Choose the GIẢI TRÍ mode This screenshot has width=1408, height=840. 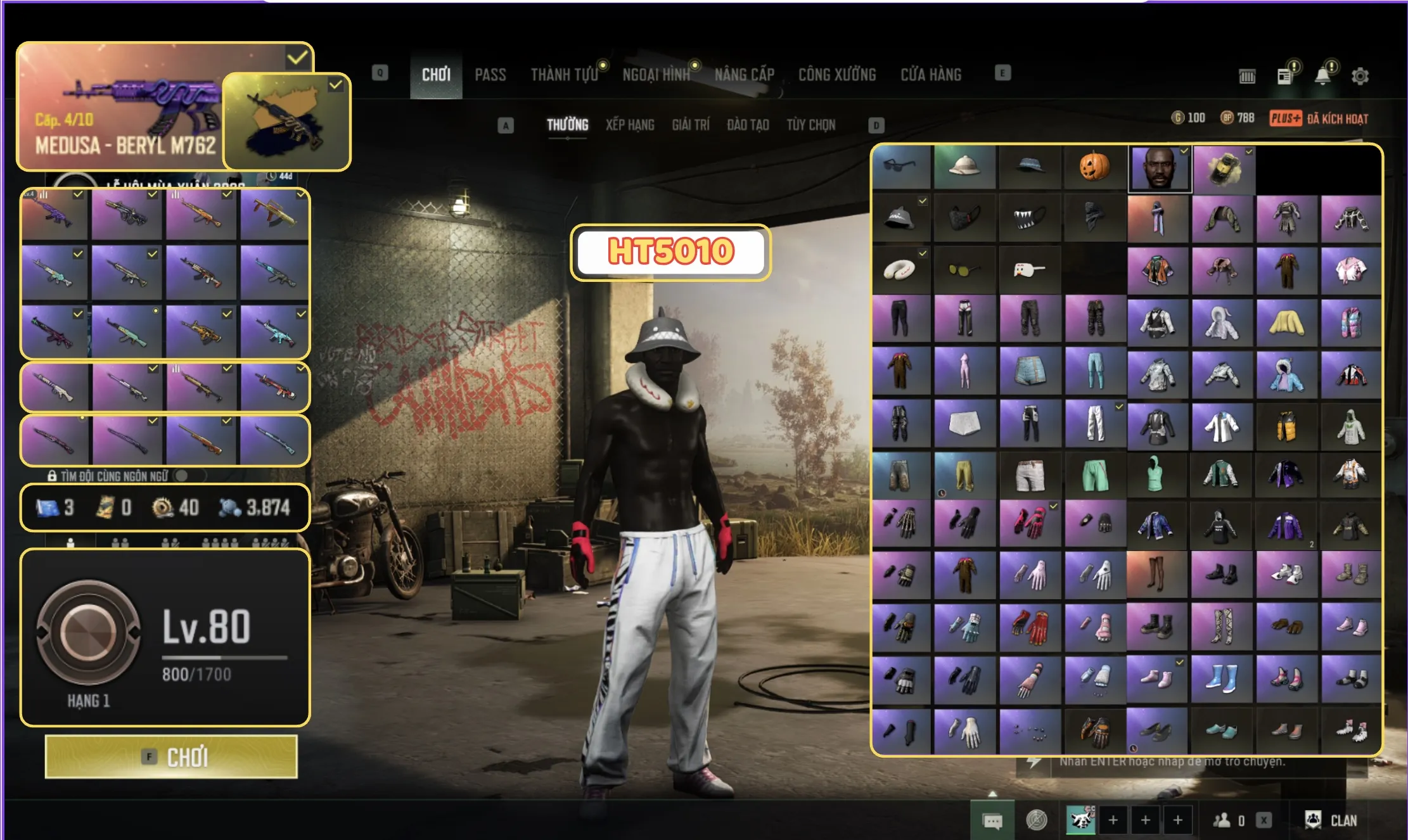691,125
